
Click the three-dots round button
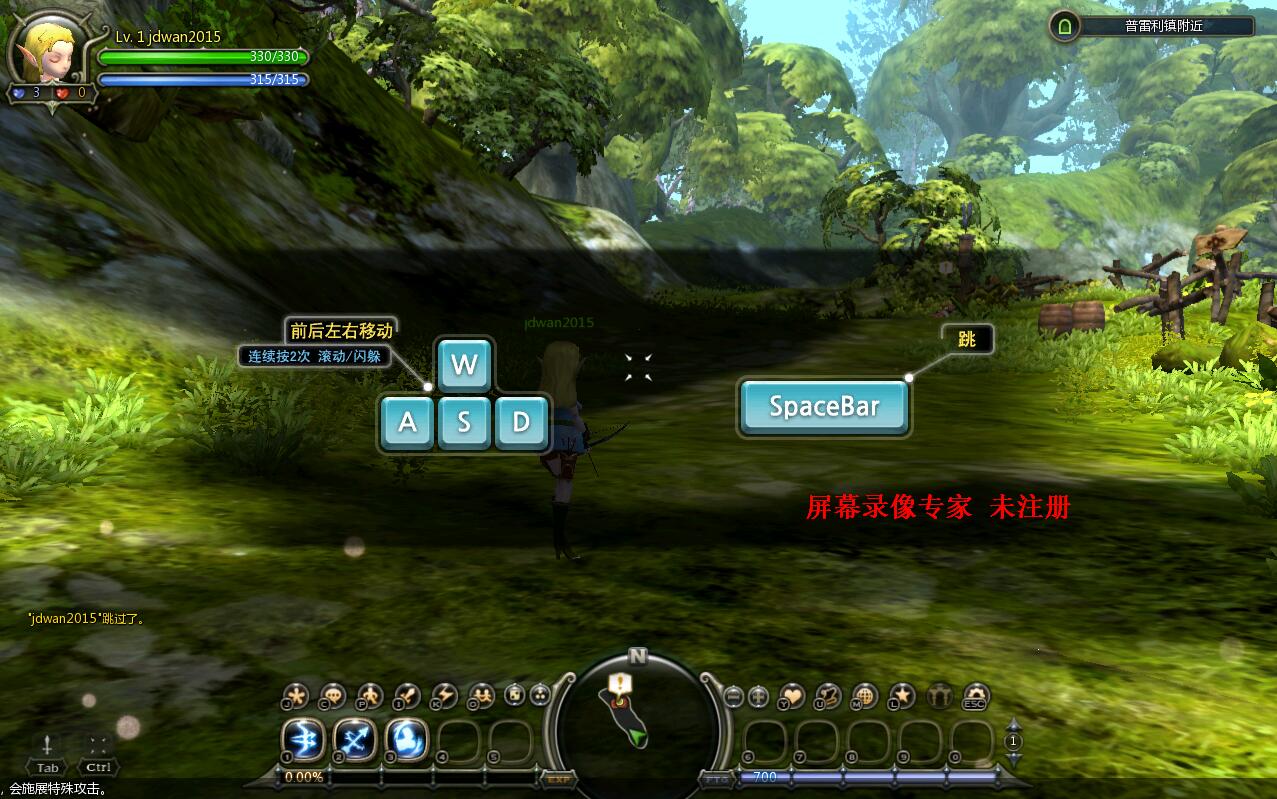540,694
